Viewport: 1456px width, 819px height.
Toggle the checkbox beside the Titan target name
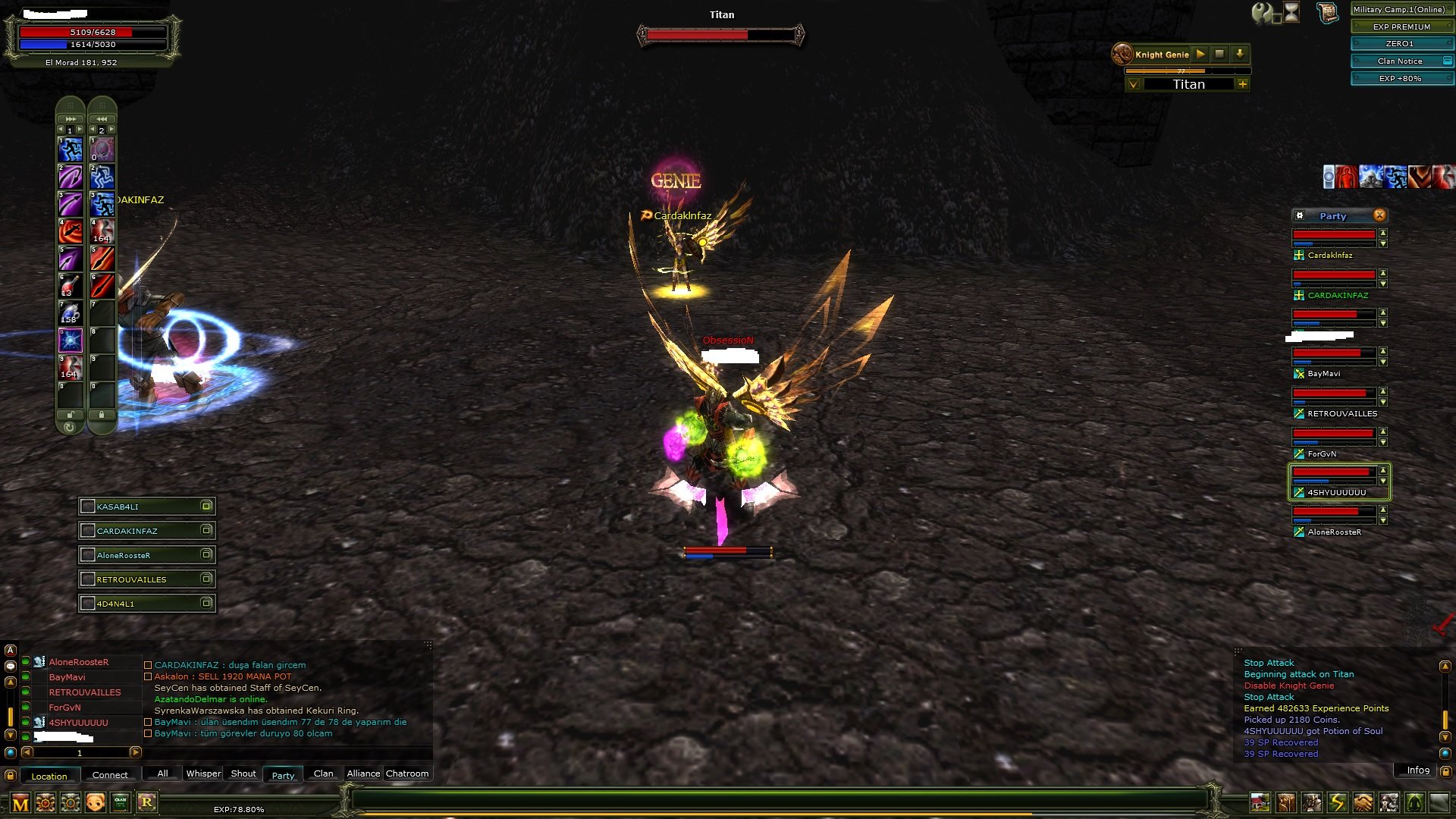tap(1134, 84)
